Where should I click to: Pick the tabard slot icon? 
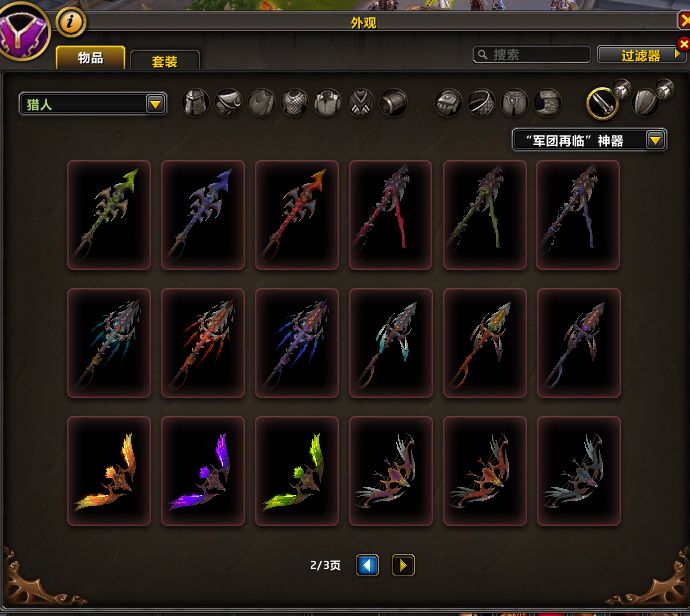(x=360, y=102)
